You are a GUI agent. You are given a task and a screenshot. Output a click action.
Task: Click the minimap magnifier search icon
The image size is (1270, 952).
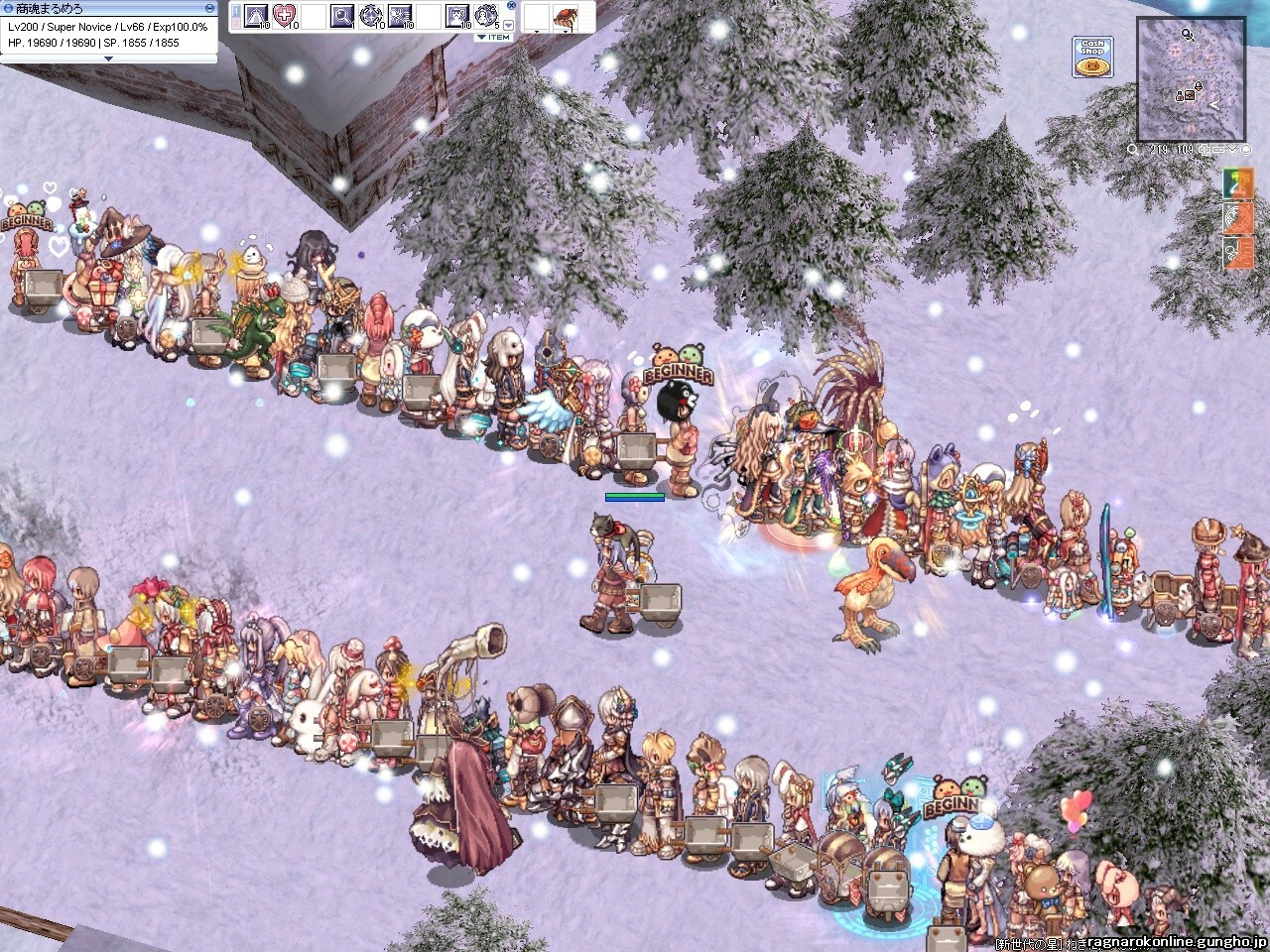pos(1134,150)
